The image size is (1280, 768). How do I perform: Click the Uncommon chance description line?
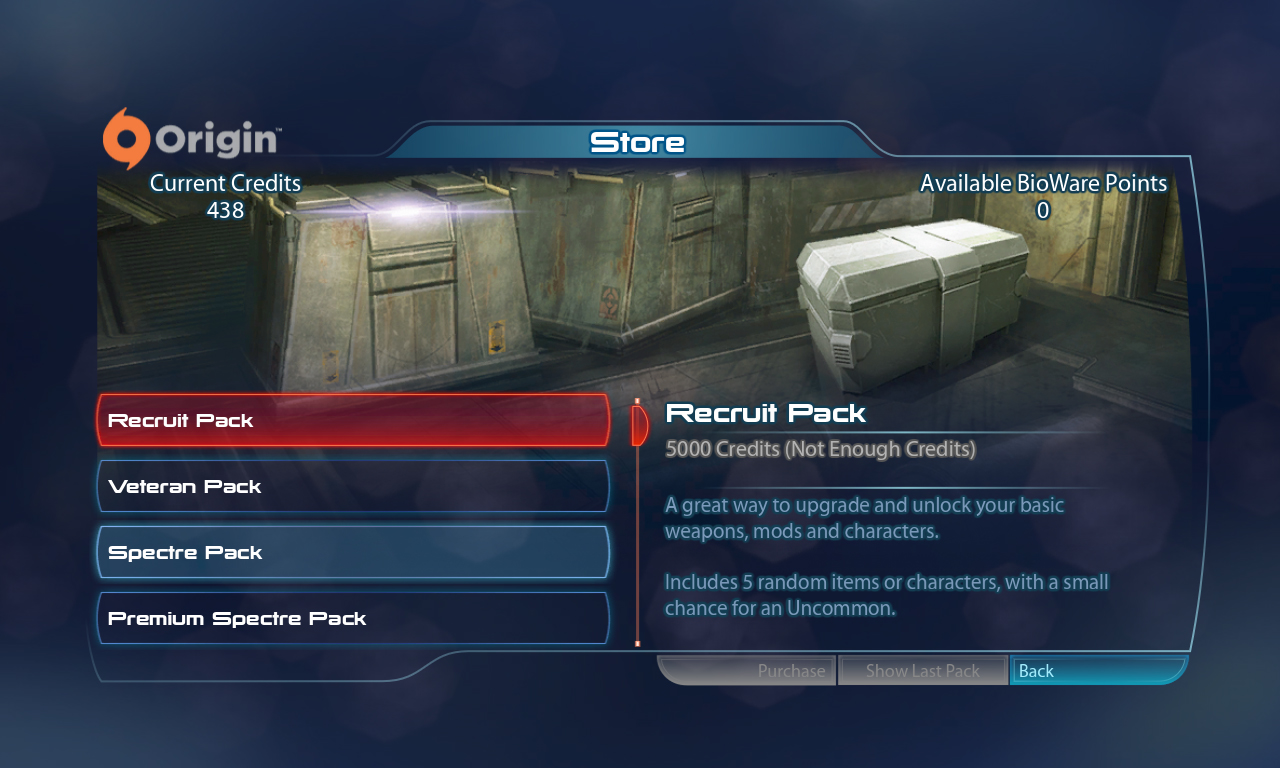886,594
